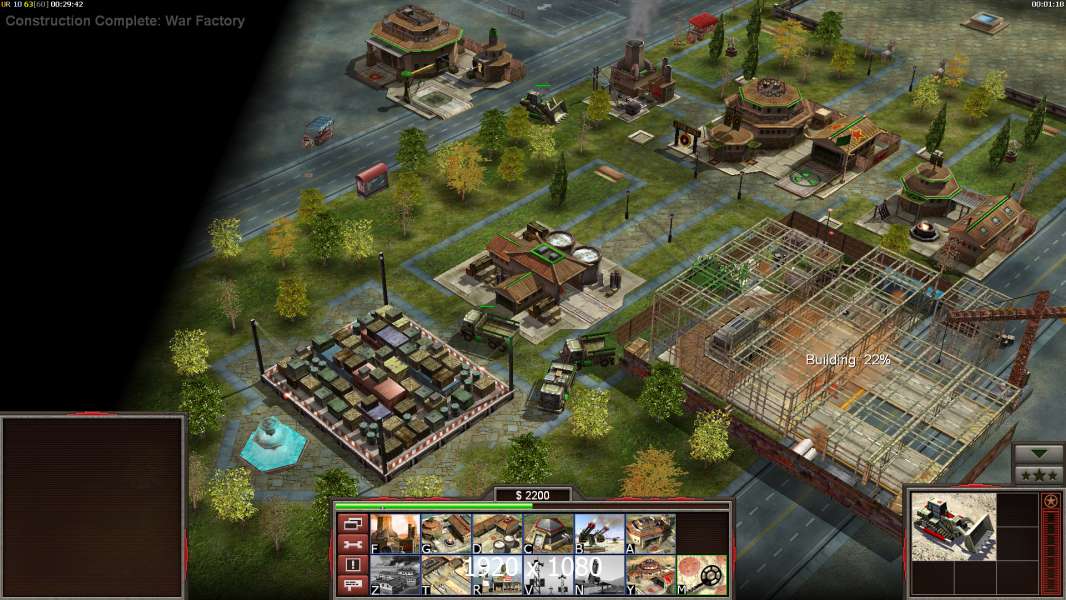Select the Bunker build icon marked C

548,533
